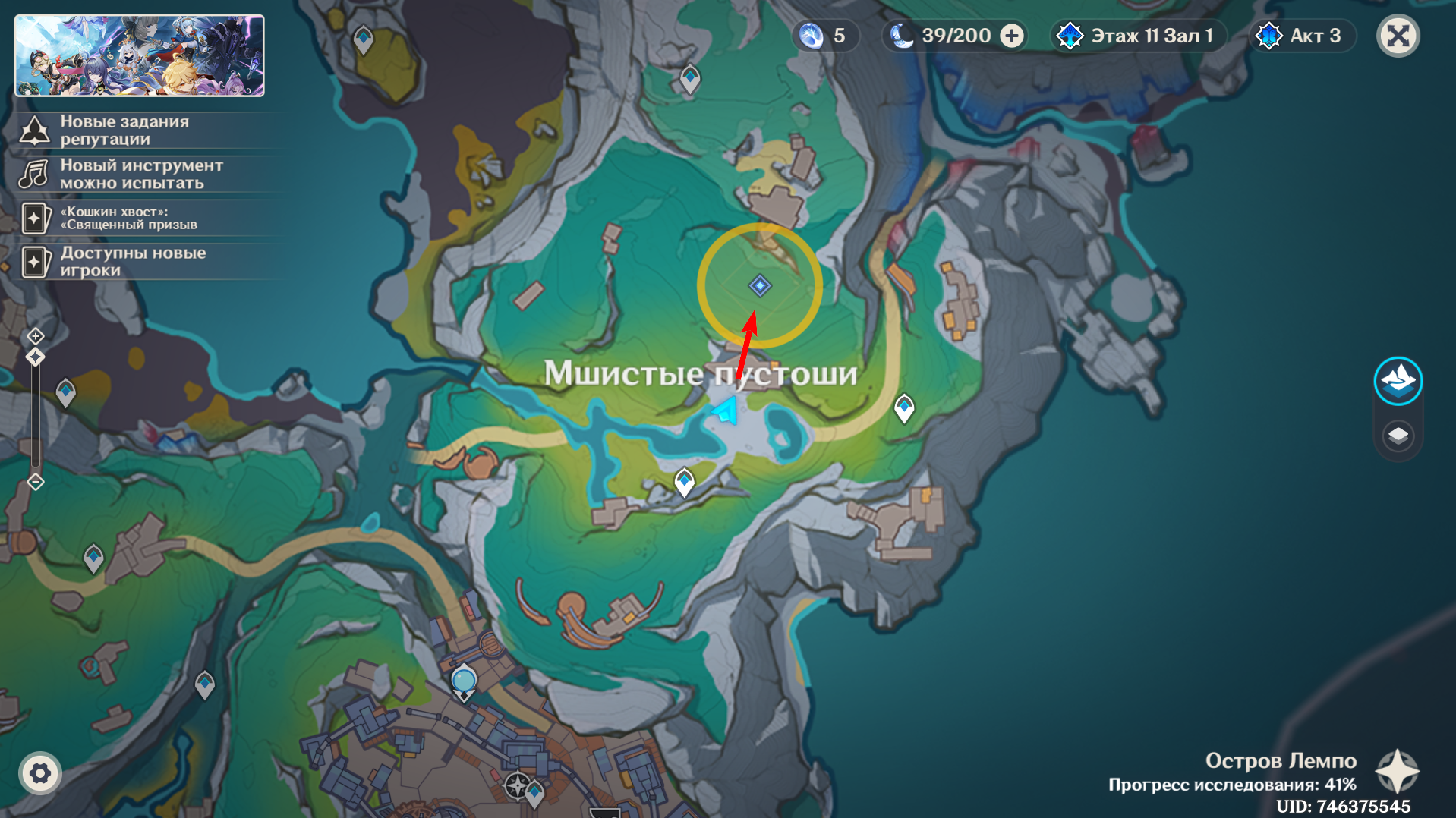Open the event banner thumbnail

140,56
